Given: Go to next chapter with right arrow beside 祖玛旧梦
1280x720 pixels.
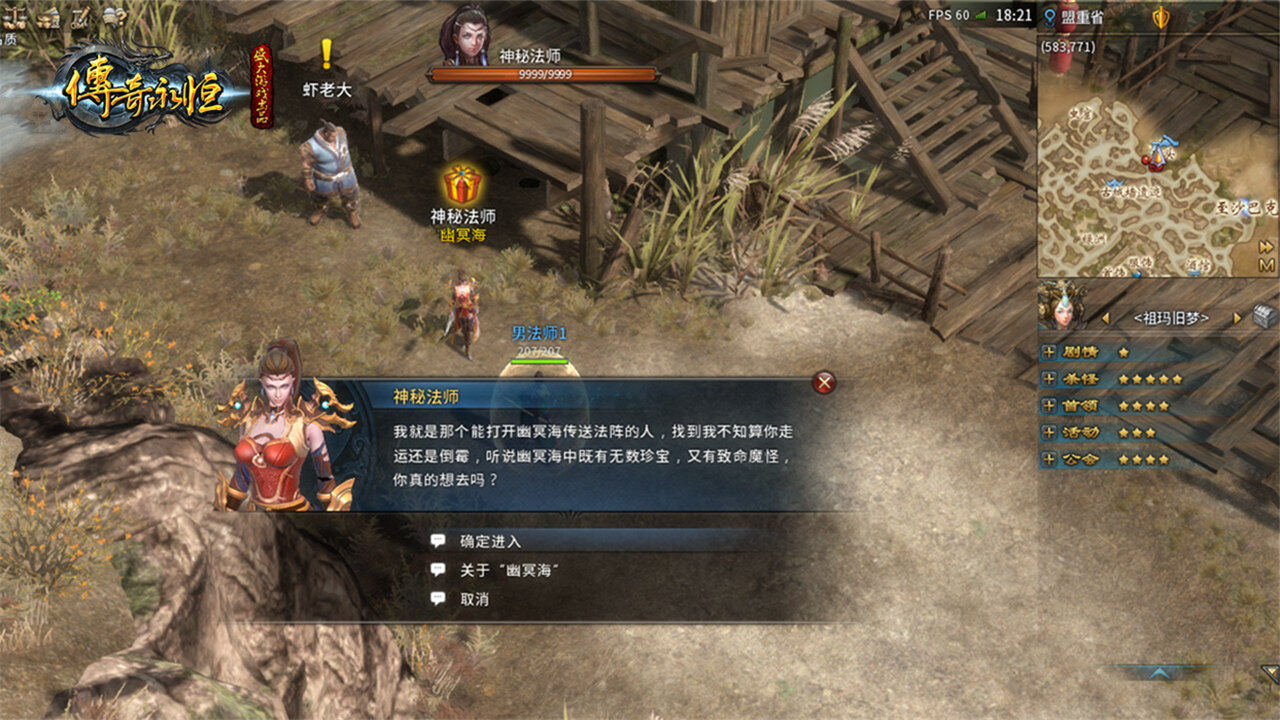Looking at the screenshot, I should tap(1237, 319).
